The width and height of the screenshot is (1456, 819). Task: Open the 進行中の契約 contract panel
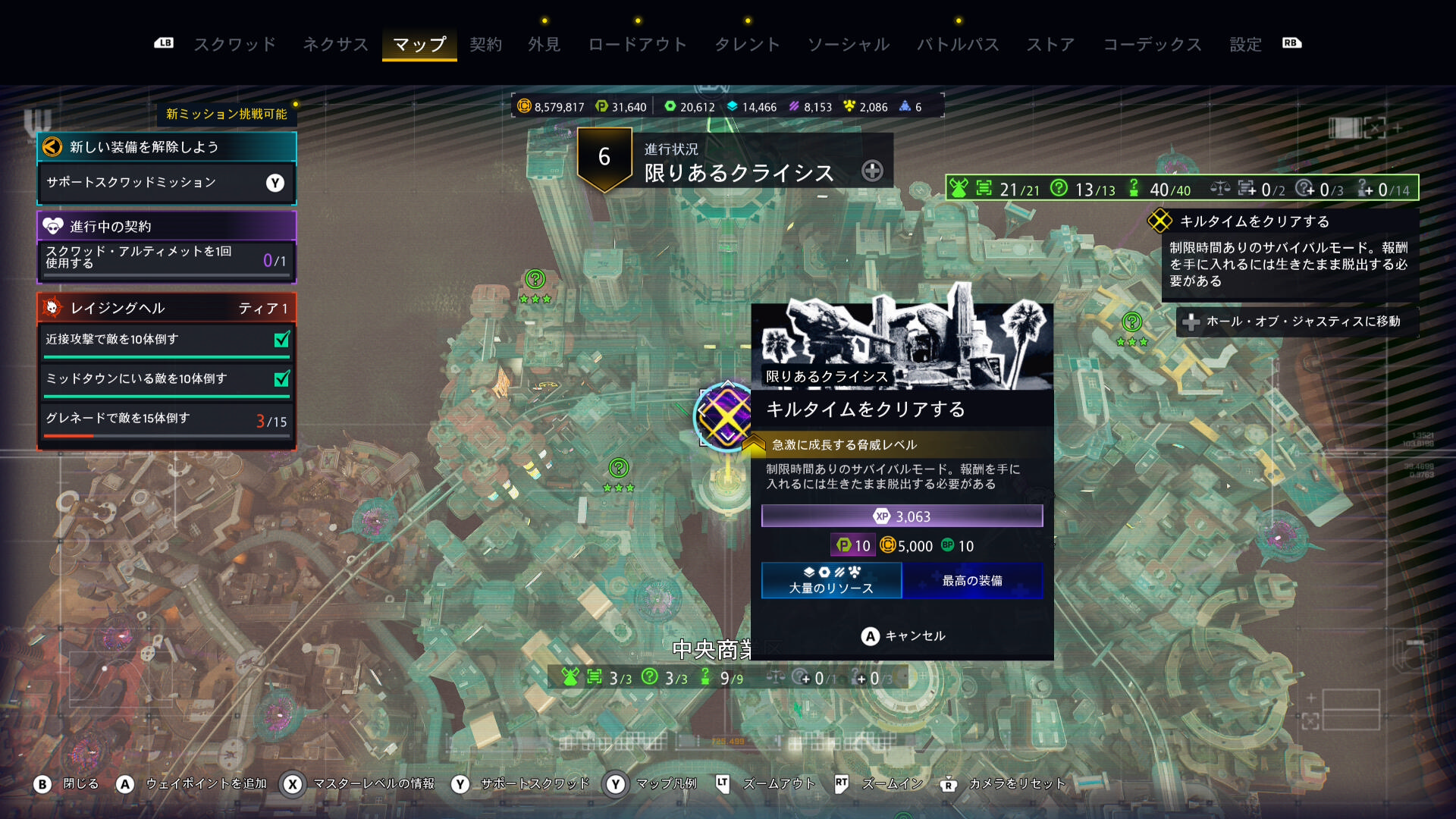pos(166,226)
